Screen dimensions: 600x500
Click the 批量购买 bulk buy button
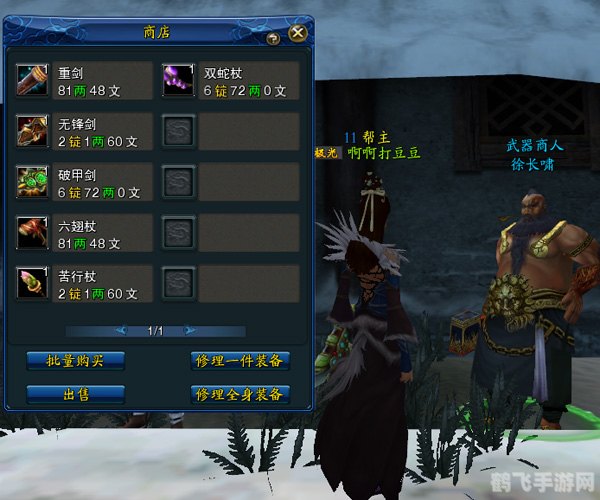point(75,360)
